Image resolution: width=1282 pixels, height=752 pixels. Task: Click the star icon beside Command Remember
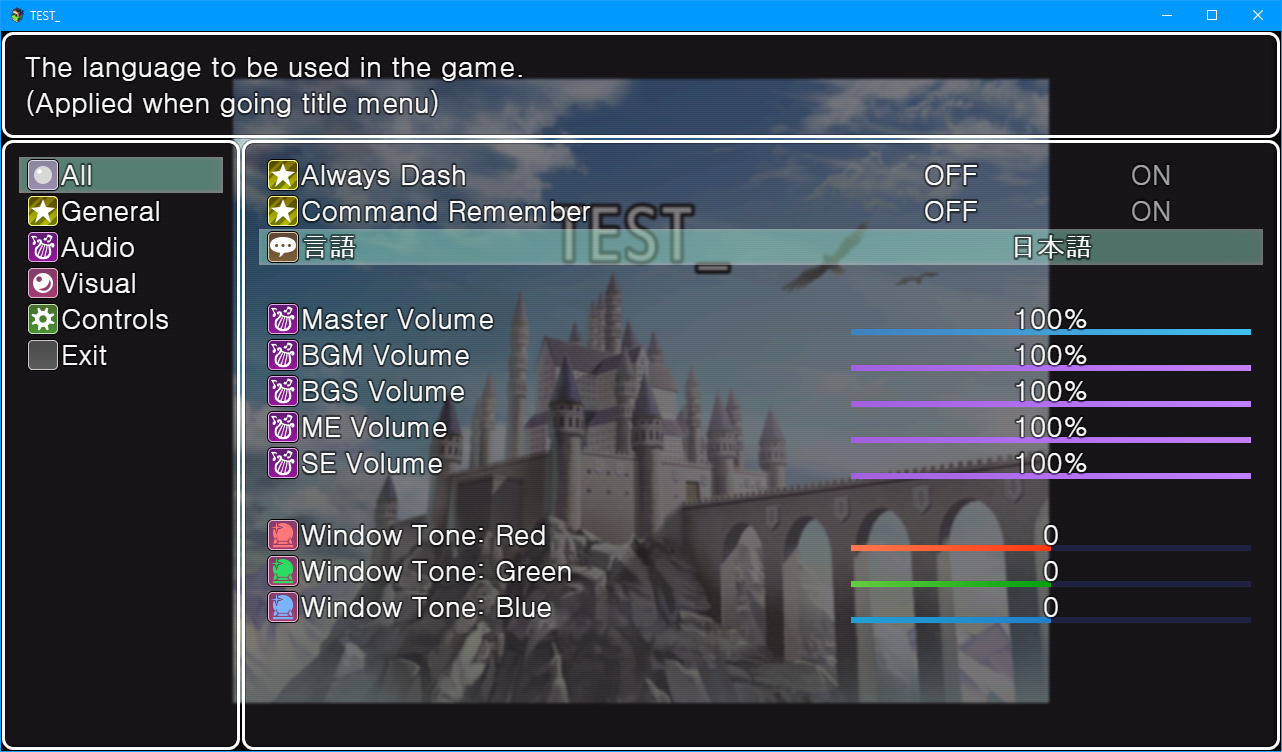(283, 211)
